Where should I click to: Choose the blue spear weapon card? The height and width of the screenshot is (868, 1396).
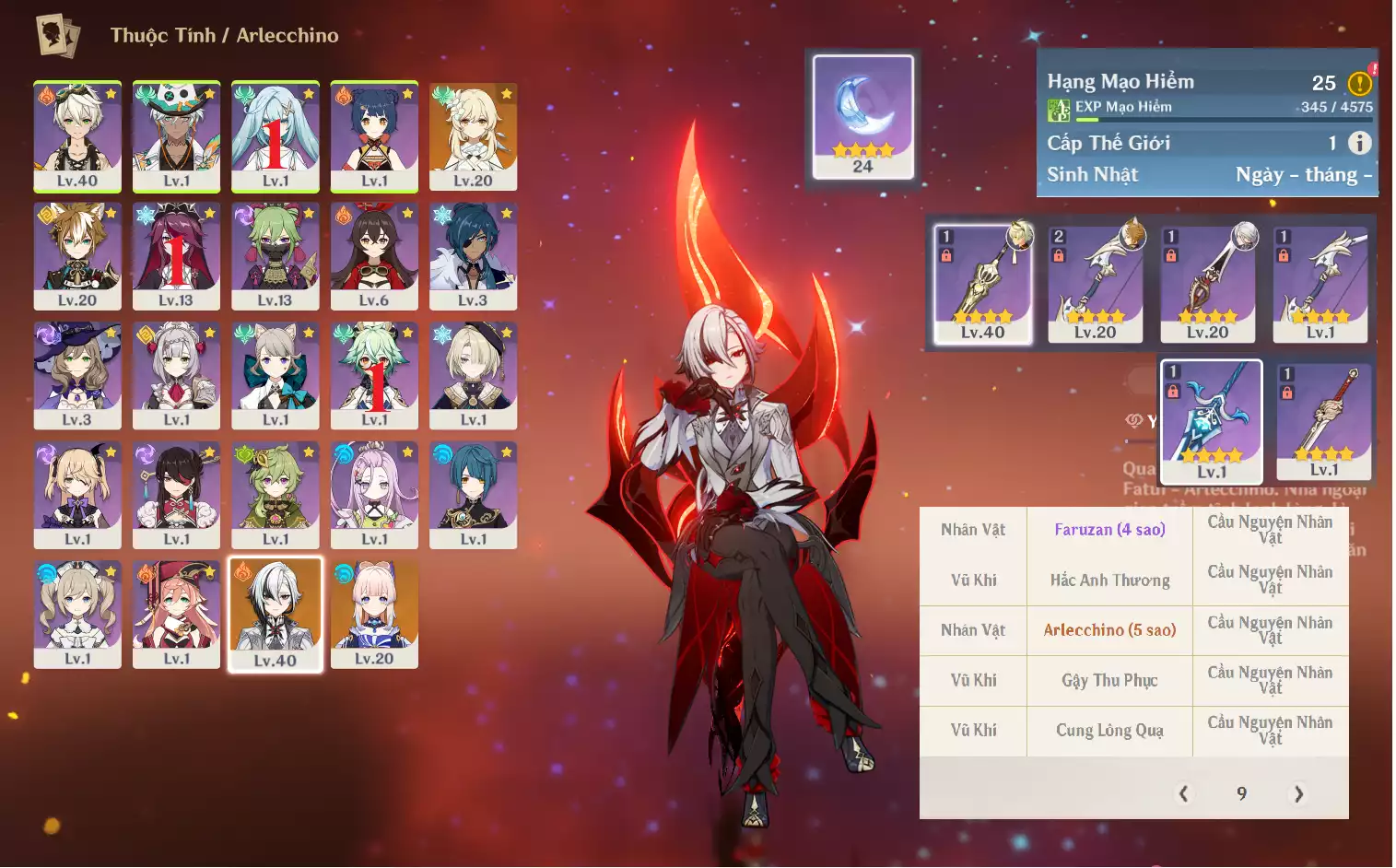pos(1211,421)
